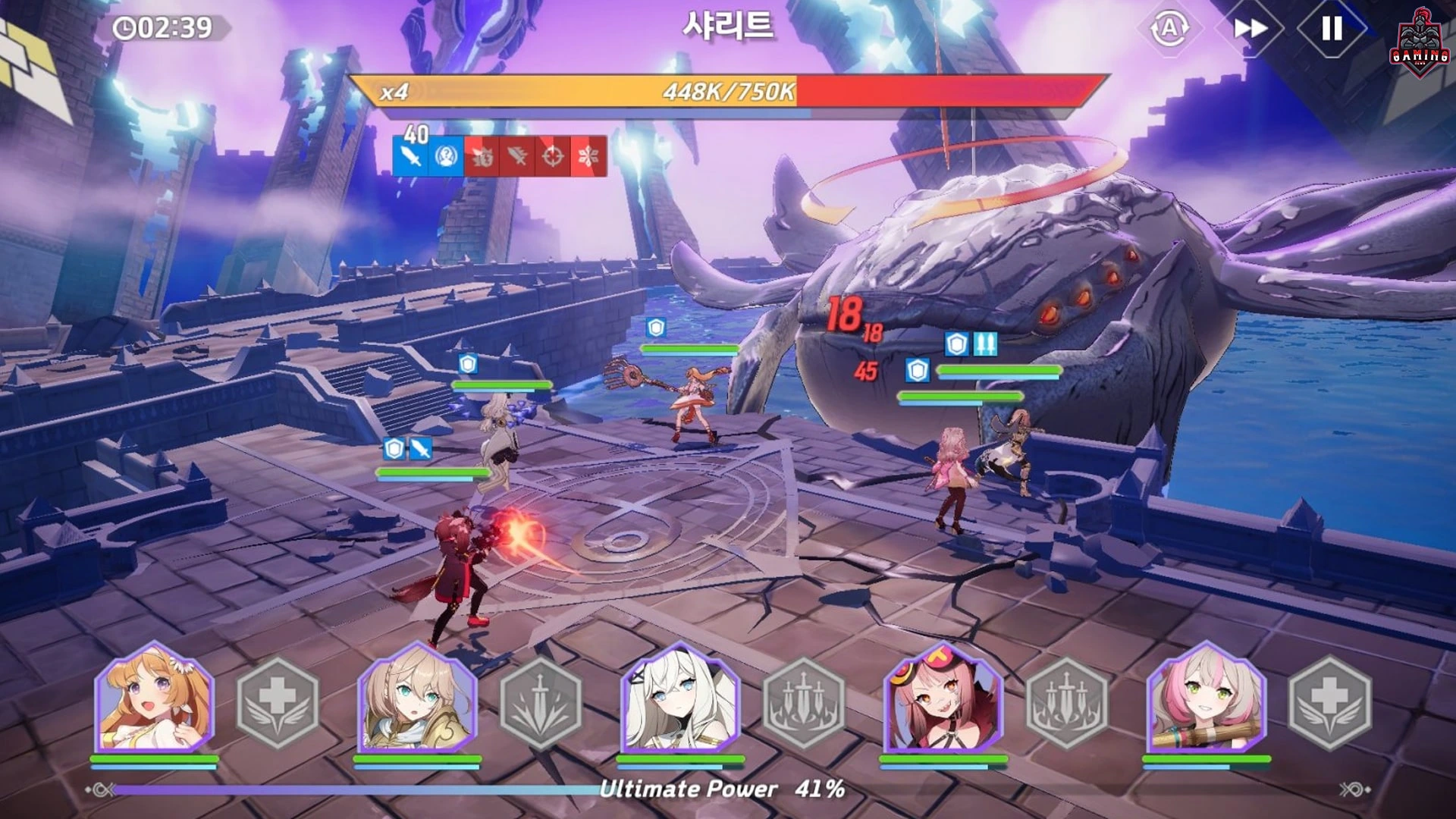Select the pink-haired green-eyed girl portrait
This screenshot has width=1456, height=819.
pyautogui.click(x=1206, y=699)
